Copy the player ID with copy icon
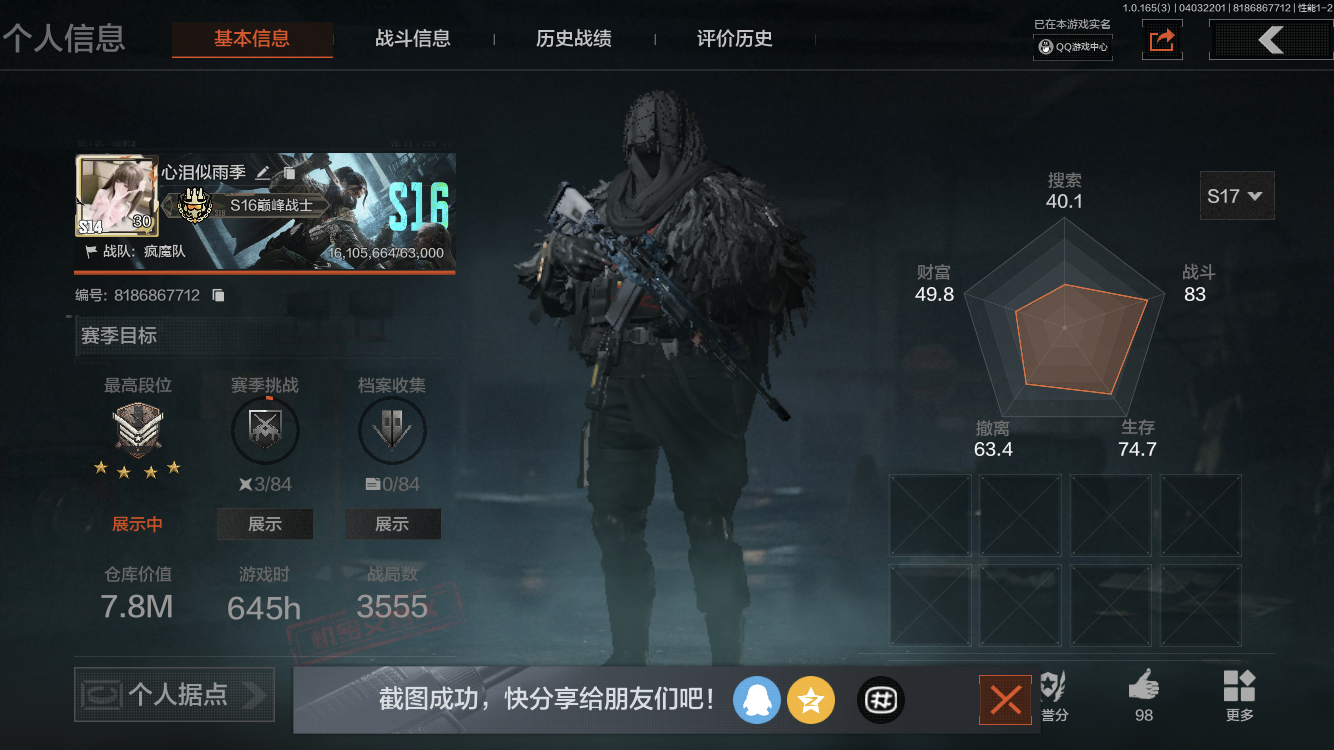Image resolution: width=1334 pixels, height=750 pixels. (x=217, y=295)
